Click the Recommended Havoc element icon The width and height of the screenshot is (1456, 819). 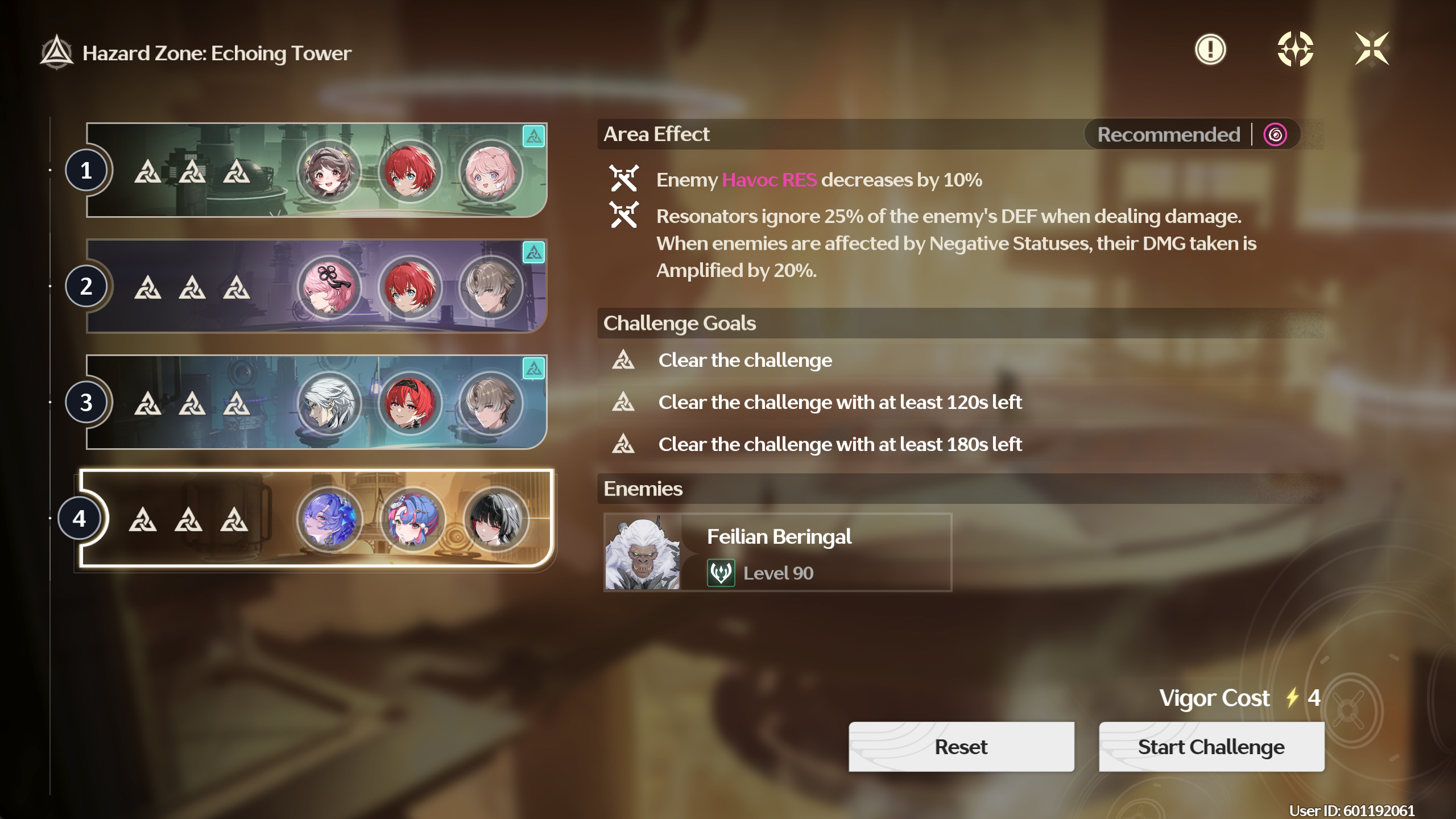1275,135
